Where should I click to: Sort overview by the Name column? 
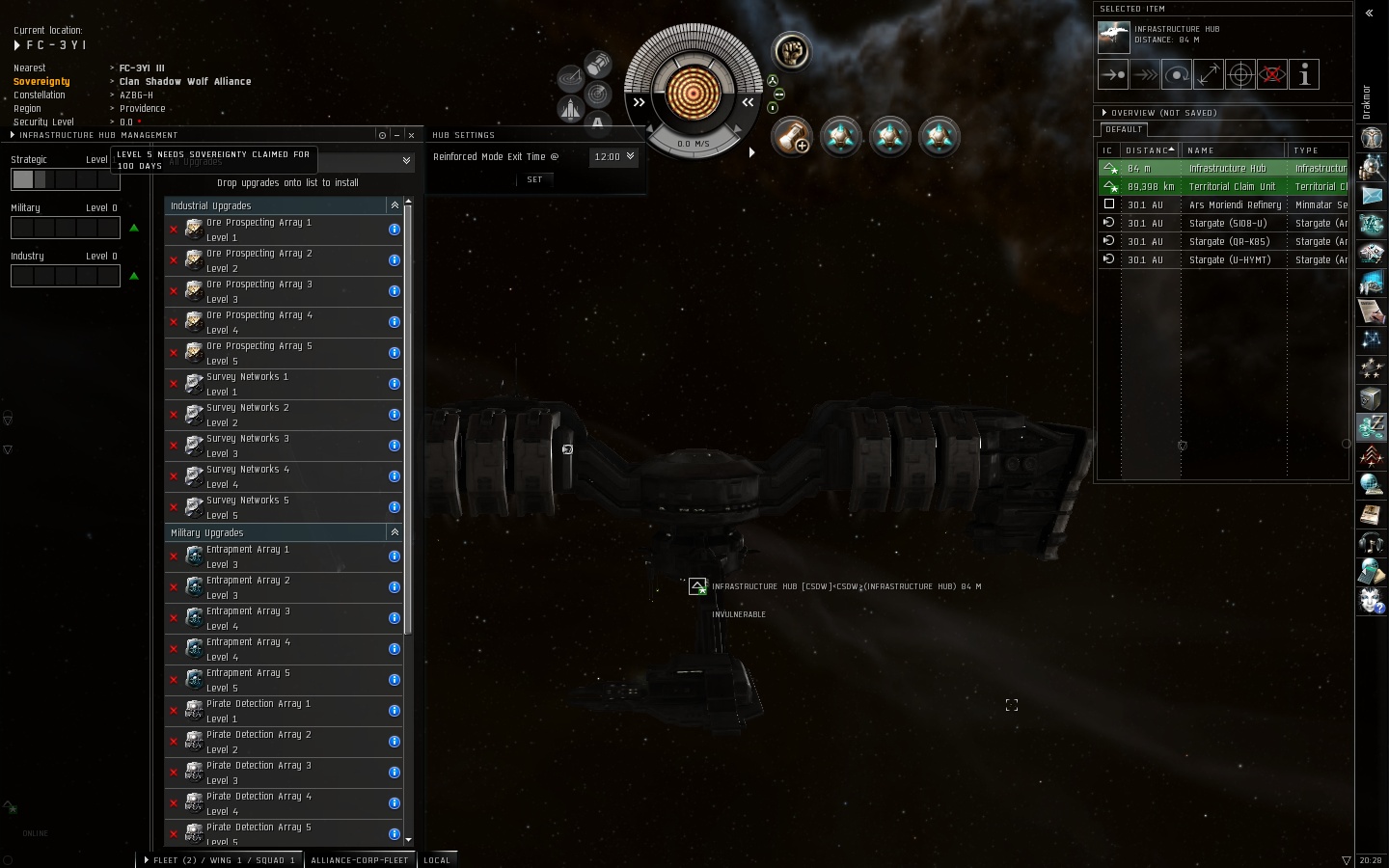click(1233, 150)
